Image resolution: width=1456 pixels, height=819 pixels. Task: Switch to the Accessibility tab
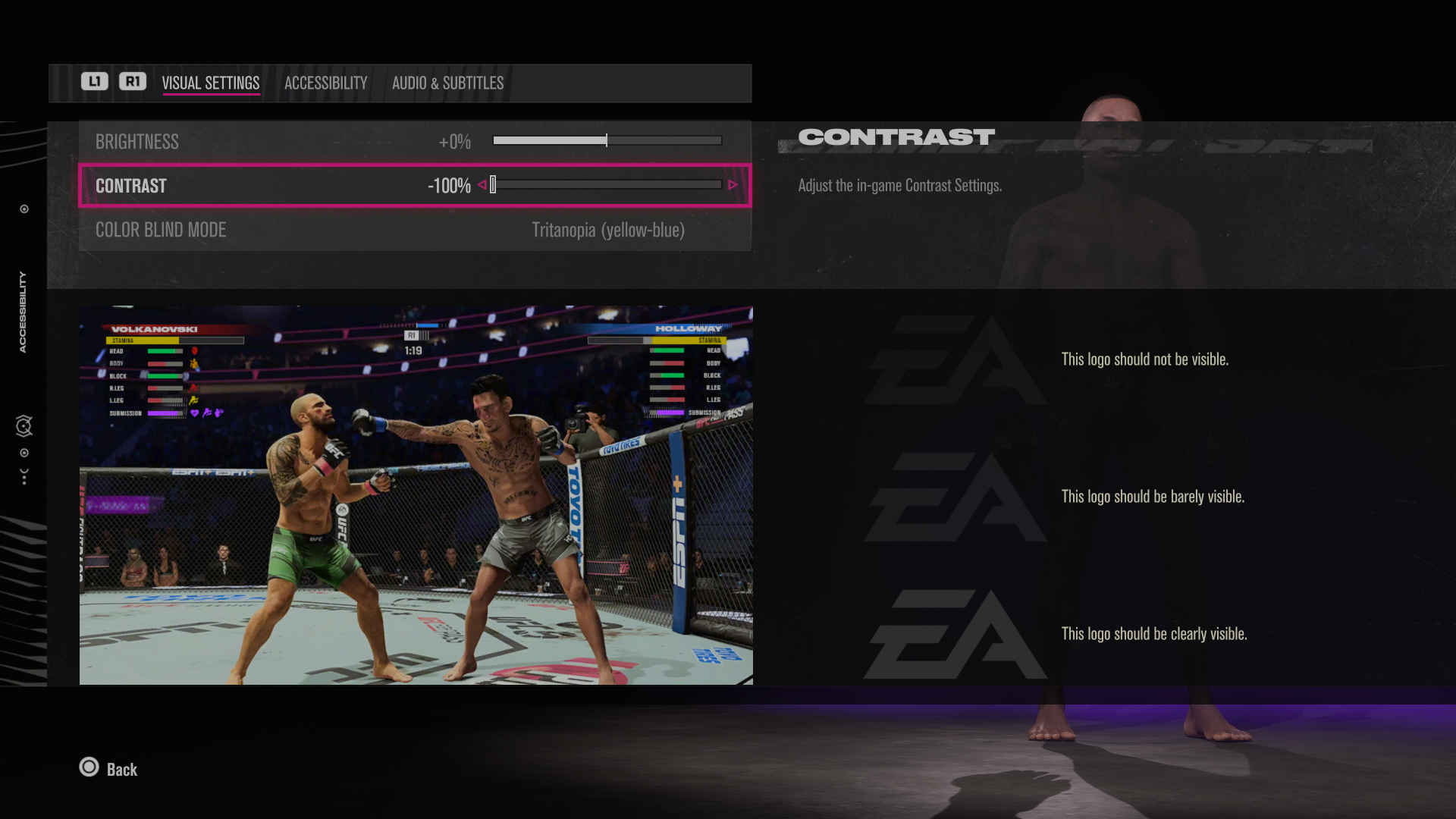[325, 83]
